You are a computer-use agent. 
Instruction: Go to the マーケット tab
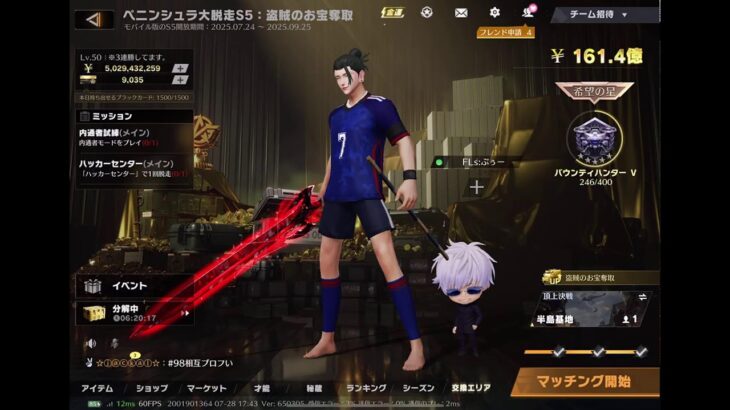[x=206, y=388]
